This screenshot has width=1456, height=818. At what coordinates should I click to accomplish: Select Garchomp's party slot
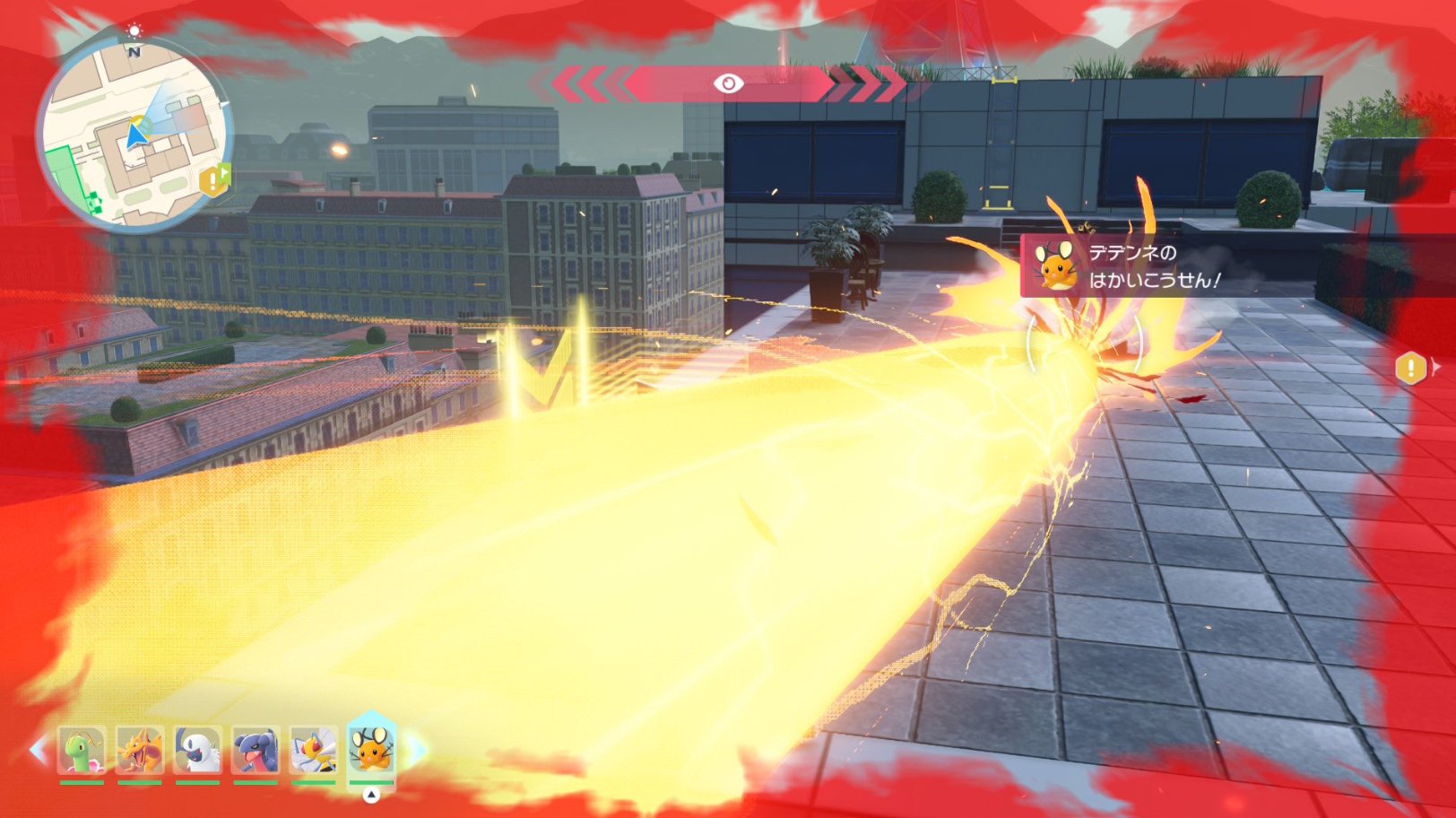[x=256, y=750]
